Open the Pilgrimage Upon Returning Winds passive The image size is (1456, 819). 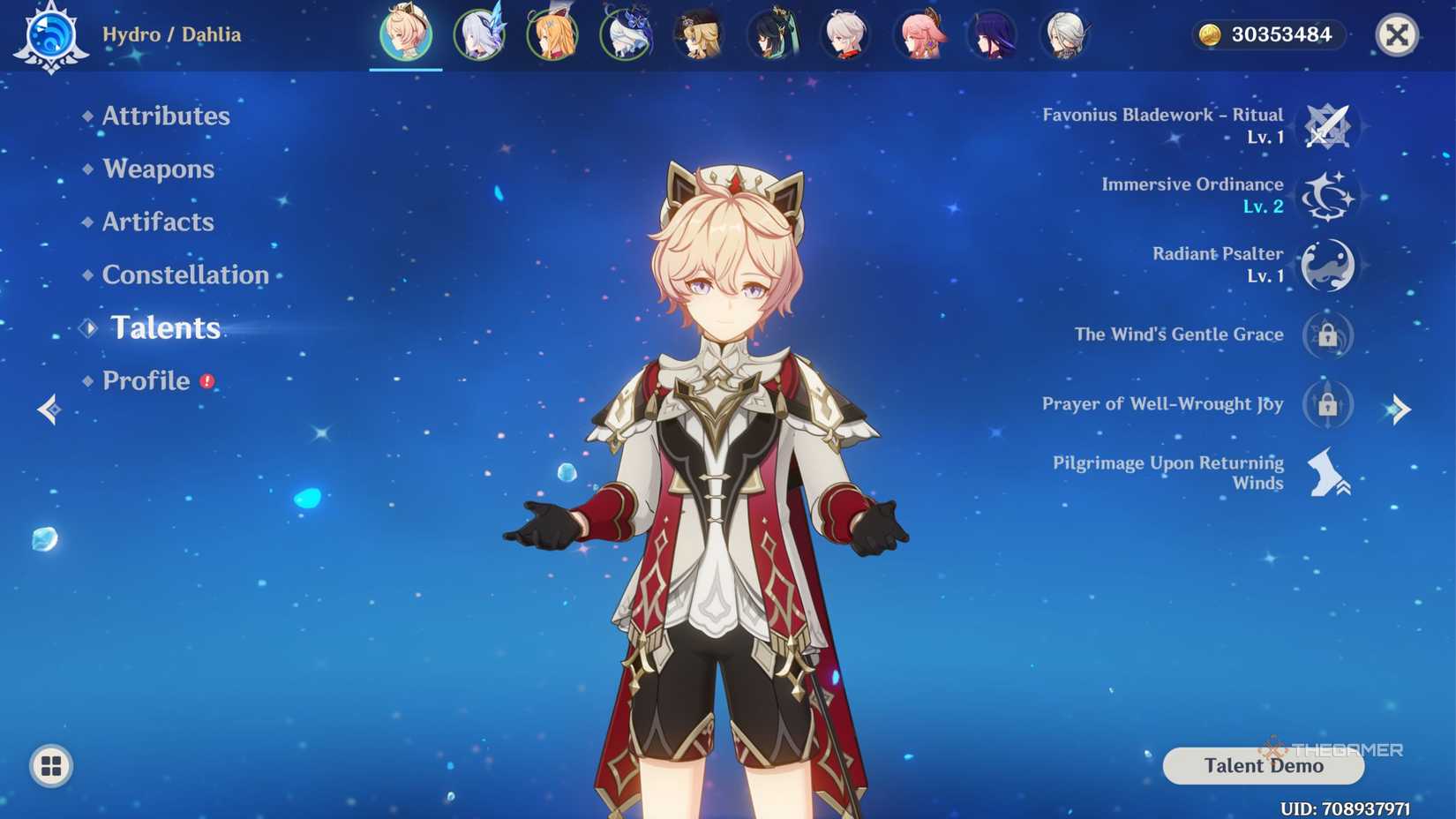click(x=1326, y=470)
